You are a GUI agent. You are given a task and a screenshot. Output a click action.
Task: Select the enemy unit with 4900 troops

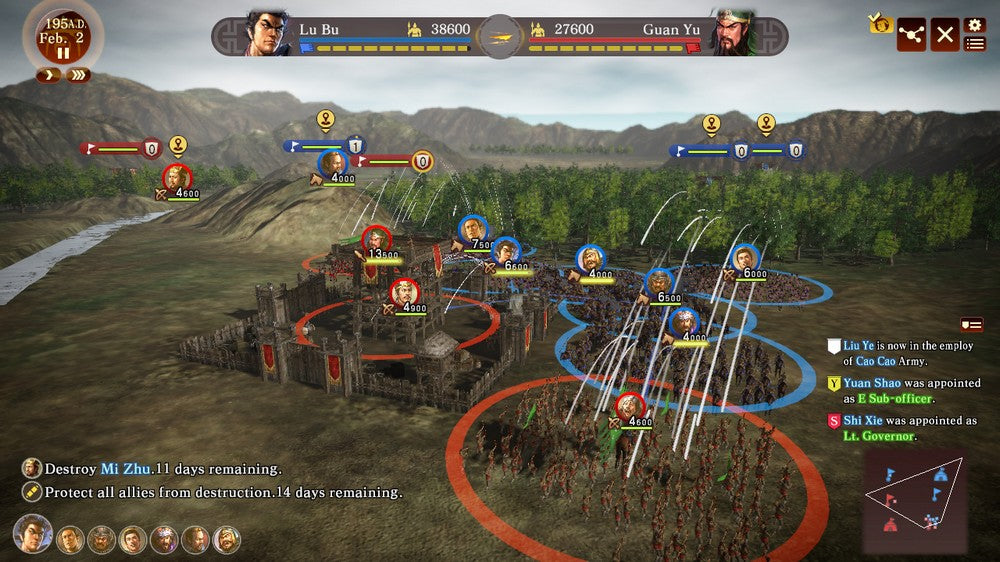(404, 294)
